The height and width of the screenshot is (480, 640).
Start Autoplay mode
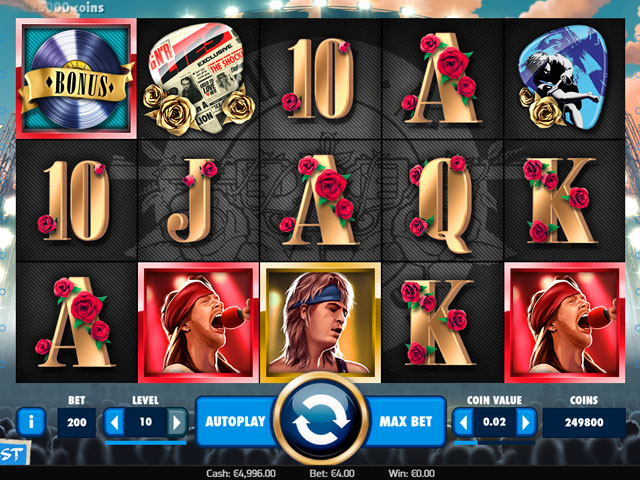pos(235,422)
